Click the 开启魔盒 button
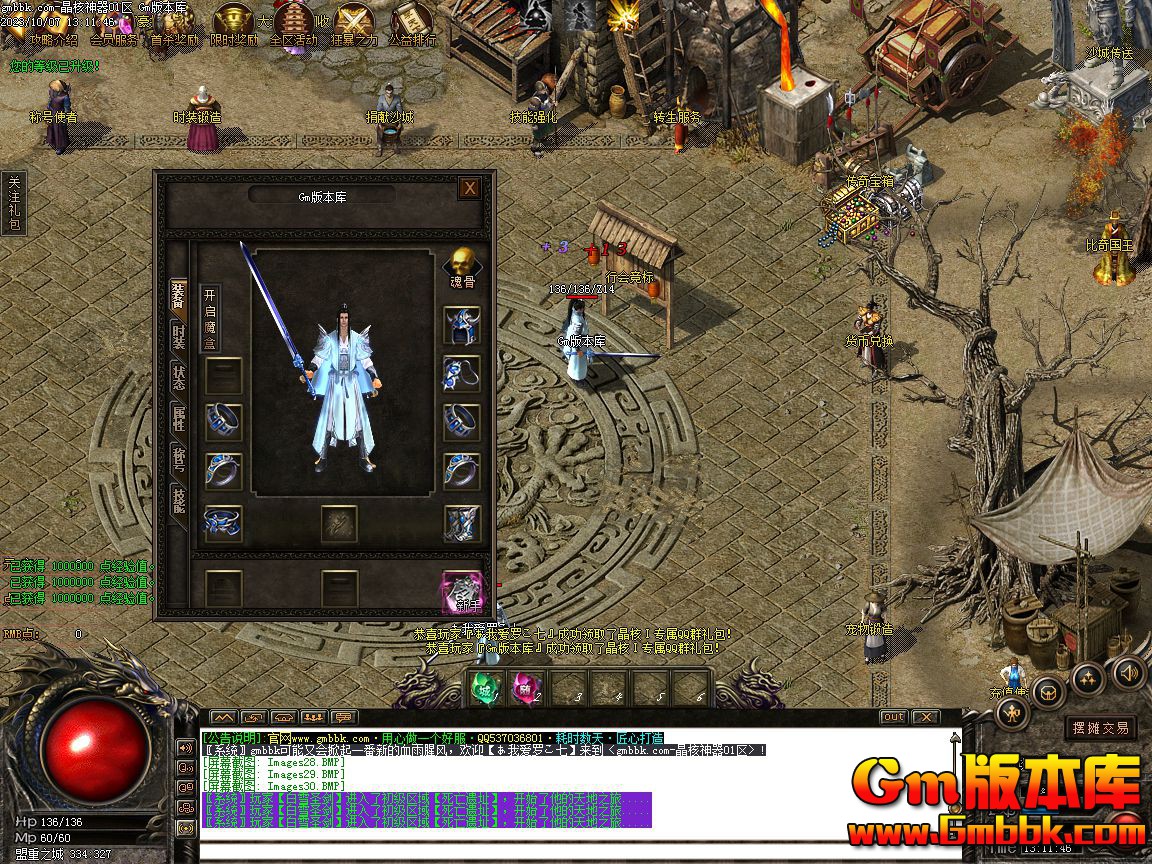The height and width of the screenshot is (864, 1152). coord(209,318)
